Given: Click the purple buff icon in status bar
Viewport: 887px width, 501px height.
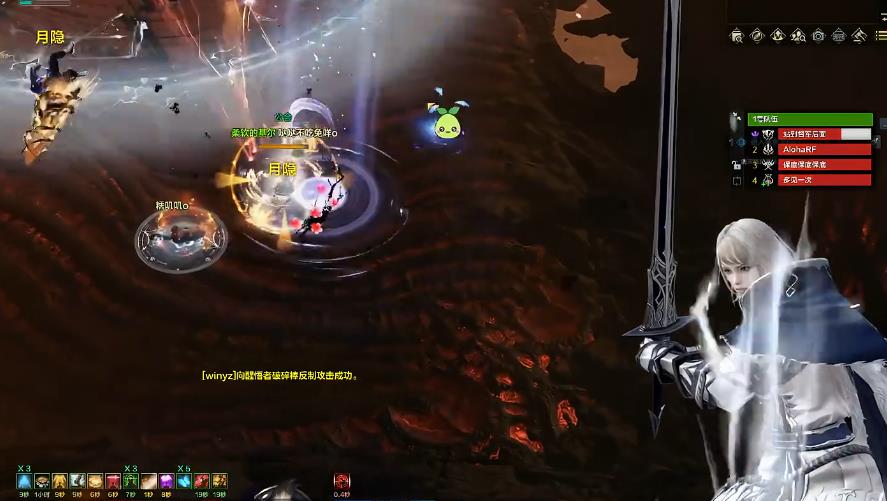Looking at the screenshot, I should [x=165, y=481].
